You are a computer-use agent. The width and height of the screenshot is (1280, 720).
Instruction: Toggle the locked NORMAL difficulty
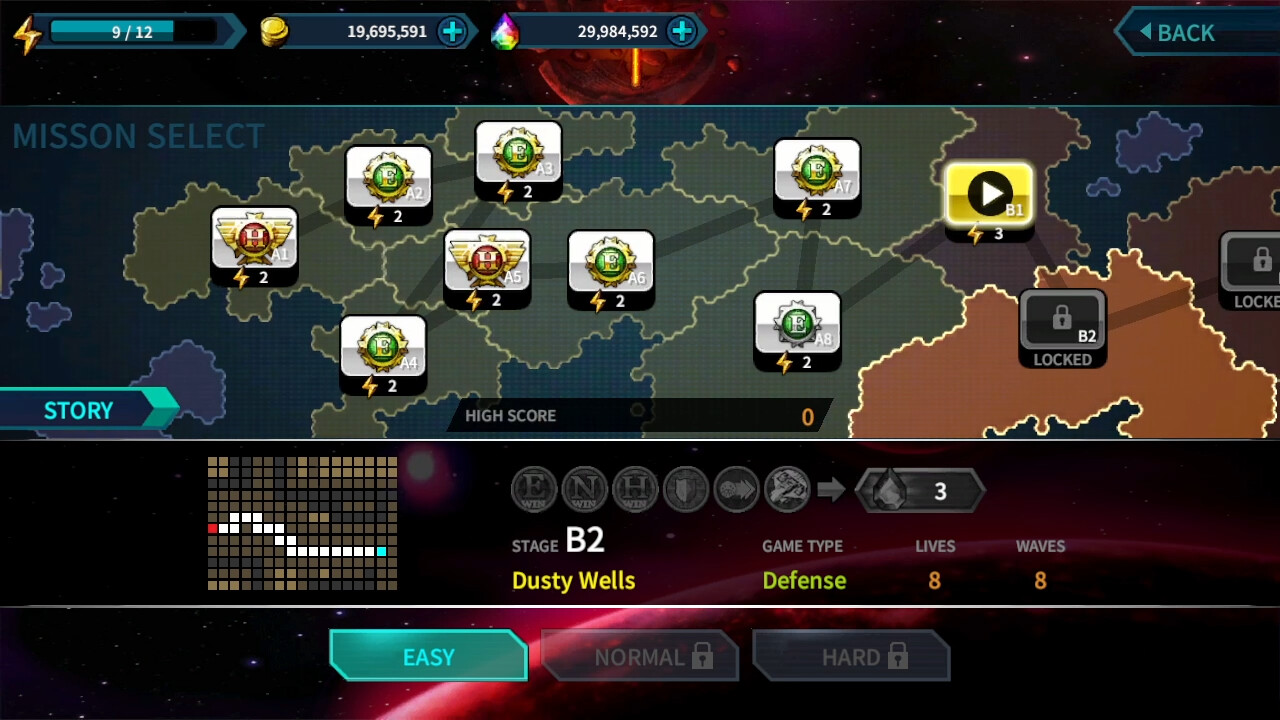[640, 656]
